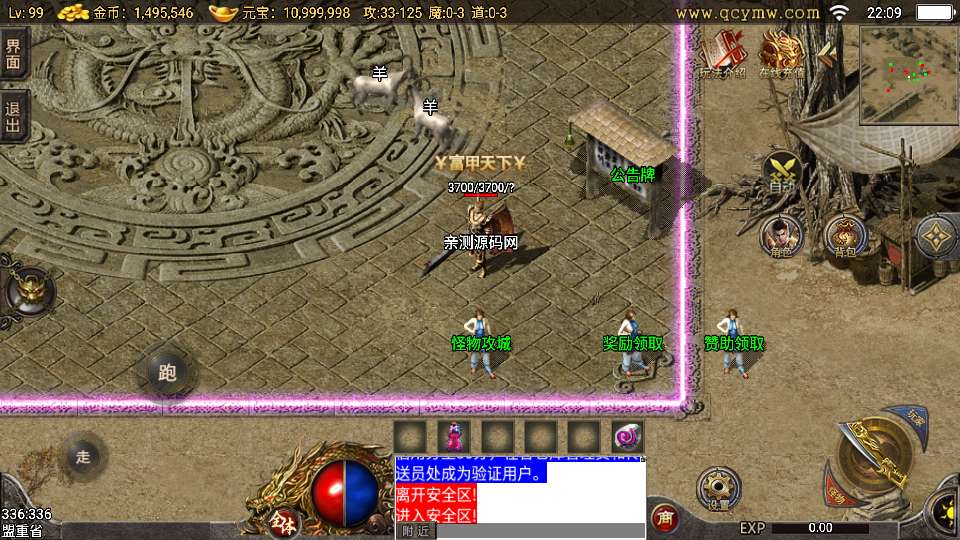This screenshot has height=540, width=960.
Task: Choose the 走 walk movement button
Action: coord(83,457)
